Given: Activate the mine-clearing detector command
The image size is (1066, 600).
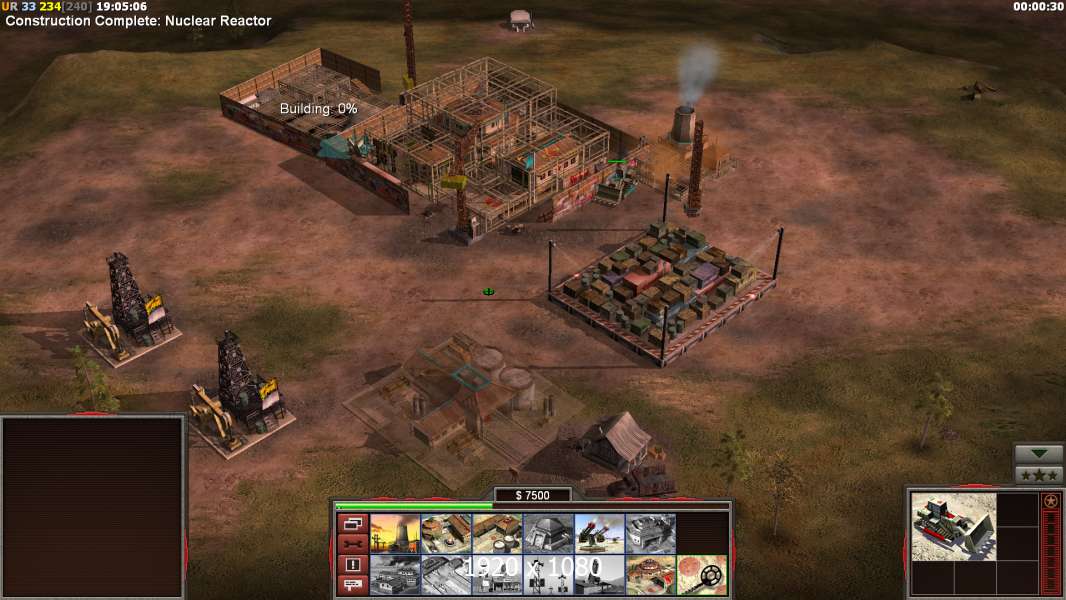Looking at the screenshot, I should [x=701, y=575].
